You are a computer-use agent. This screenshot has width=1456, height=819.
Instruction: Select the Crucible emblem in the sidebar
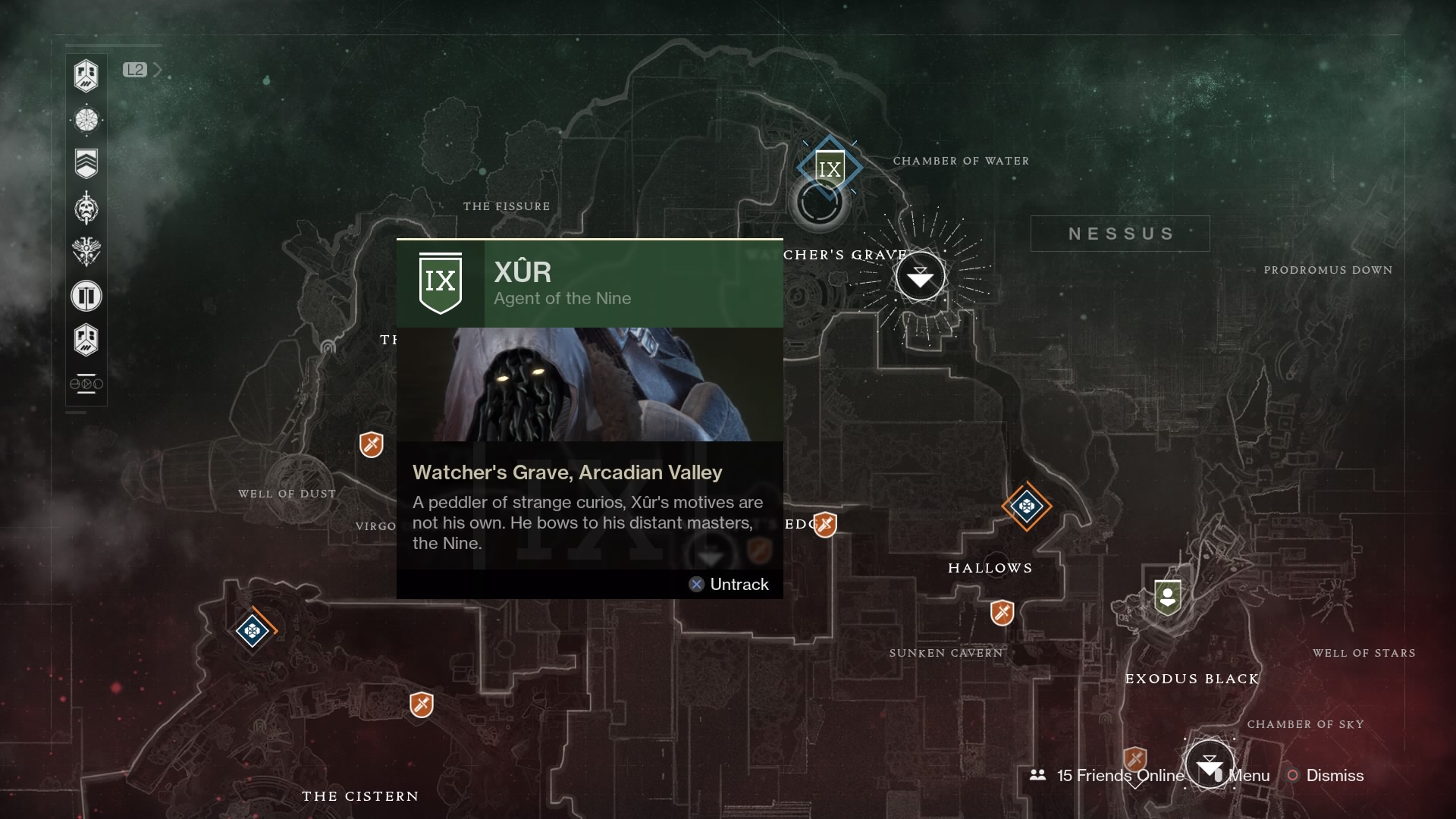click(x=86, y=253)
